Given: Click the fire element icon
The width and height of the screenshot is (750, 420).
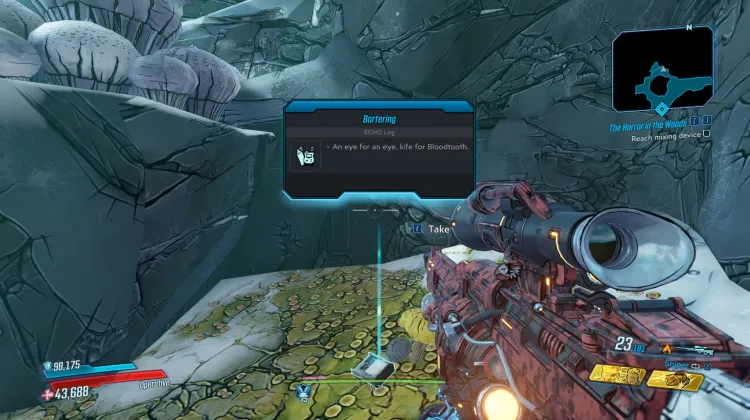Looking at the screenshot, I should pos(665,349).
